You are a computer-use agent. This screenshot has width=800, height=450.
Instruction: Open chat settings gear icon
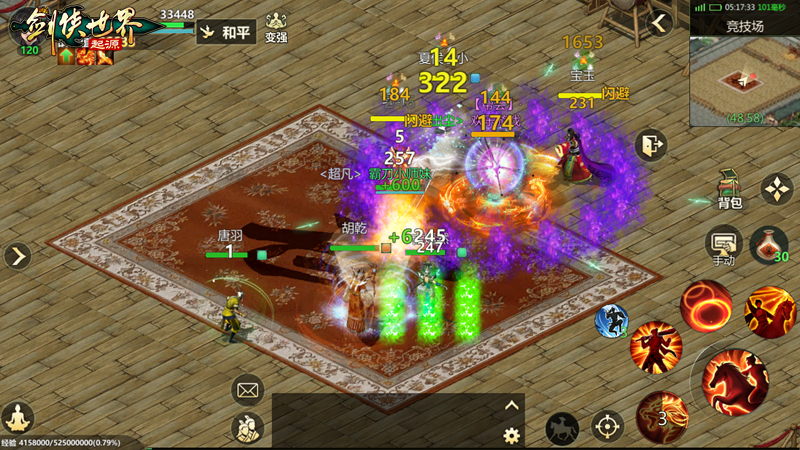click(512, 435)
